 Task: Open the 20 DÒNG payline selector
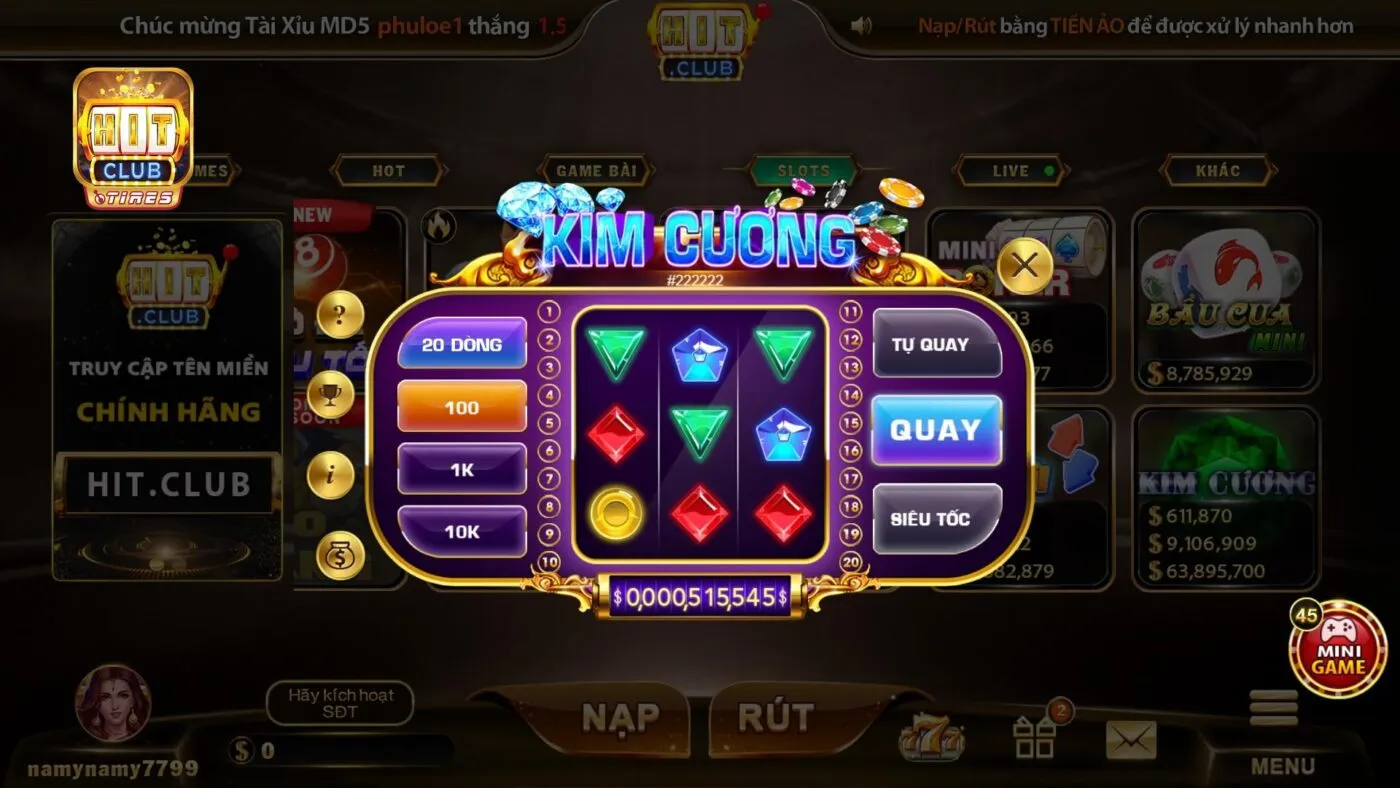tap(461, 344)
